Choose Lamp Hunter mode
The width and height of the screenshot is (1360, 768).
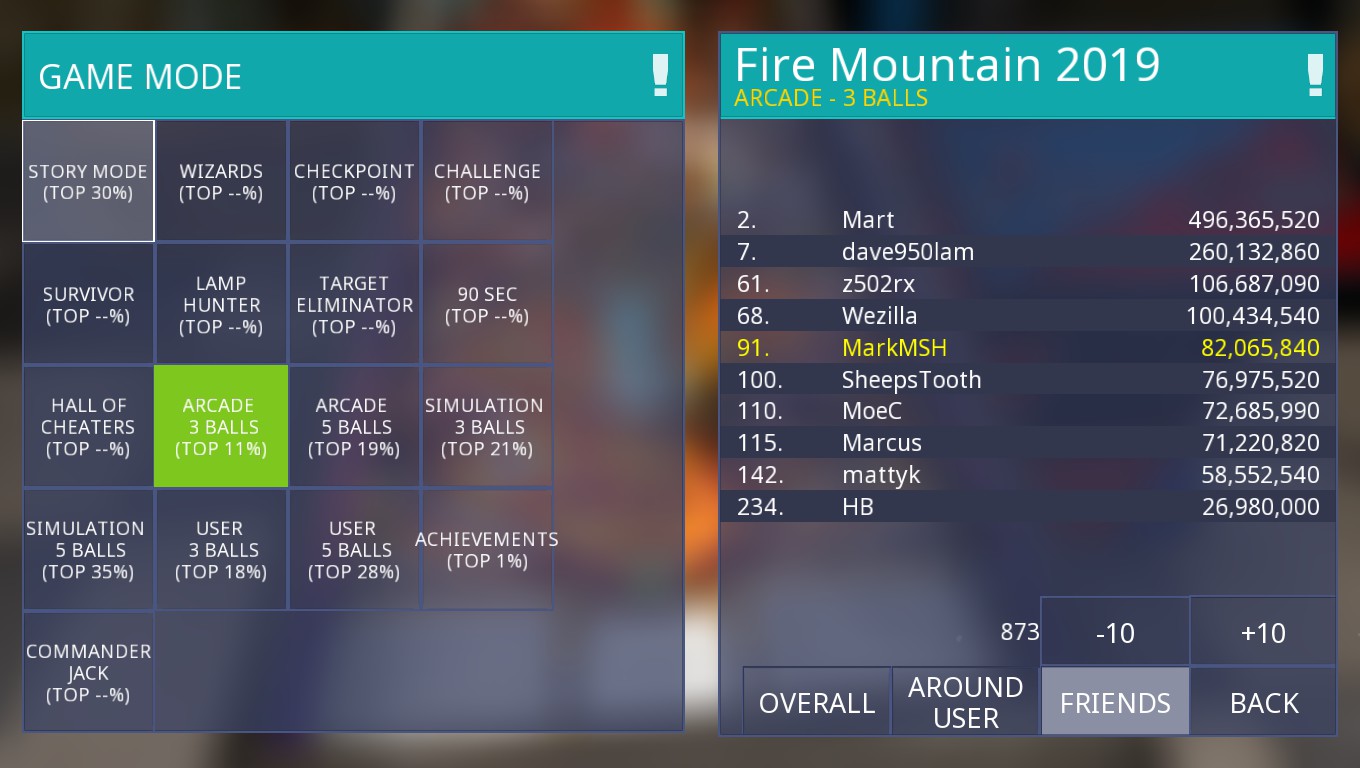coord(221,304)
